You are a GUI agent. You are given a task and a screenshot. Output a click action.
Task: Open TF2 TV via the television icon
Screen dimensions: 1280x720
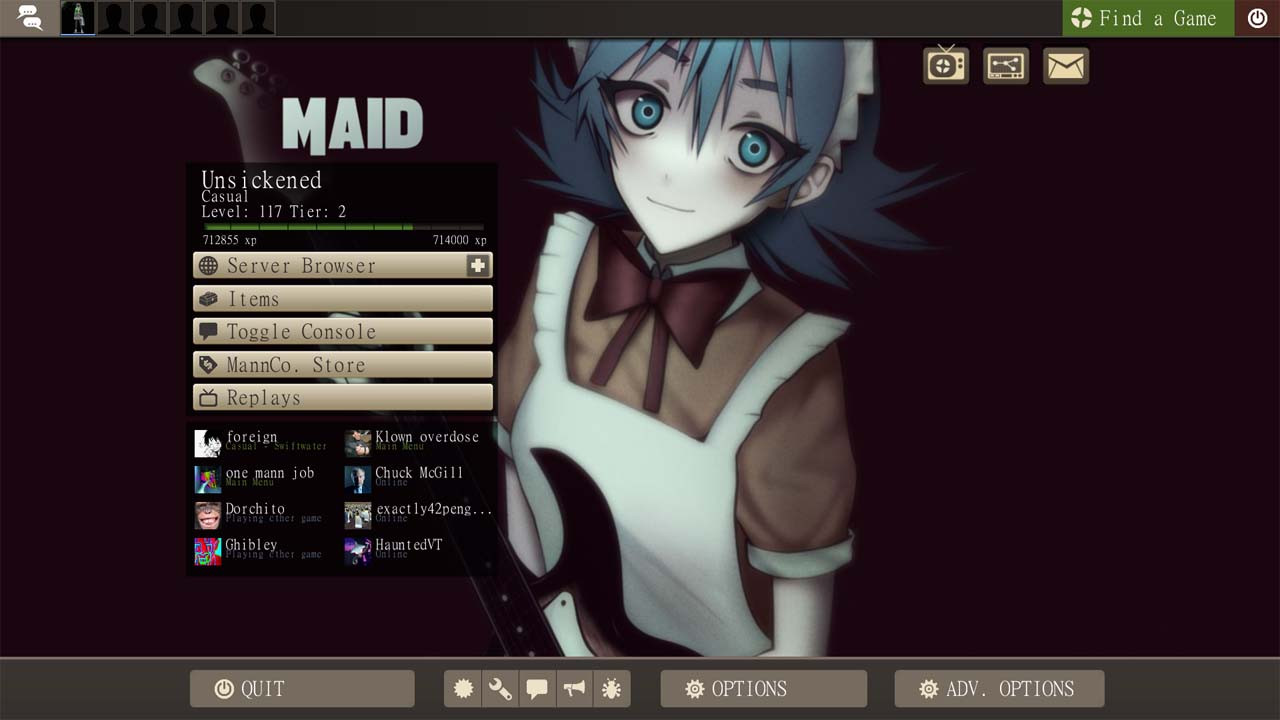coord(945,65)
